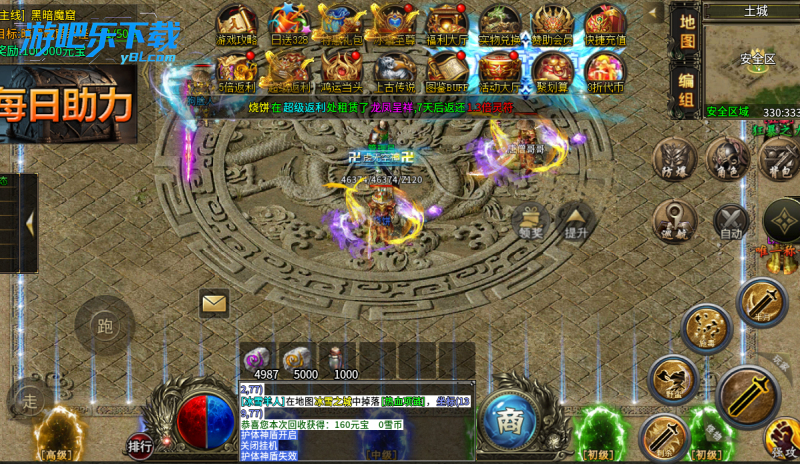The width and height of the screenshot is (800, 464).
Task: Open the 背包 backpack
Action: point(778,160)
